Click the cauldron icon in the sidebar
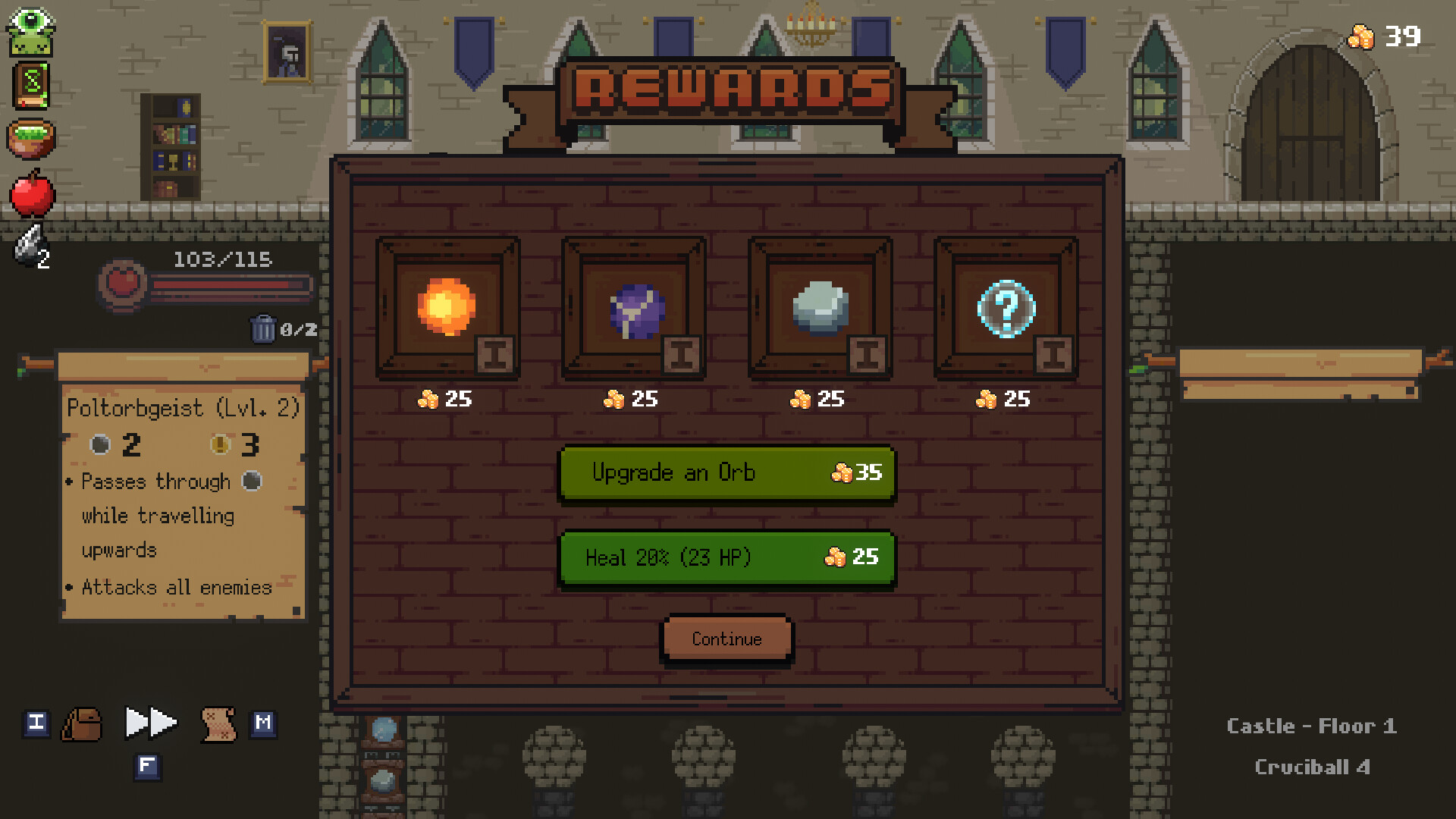 (x=31, y=140)
